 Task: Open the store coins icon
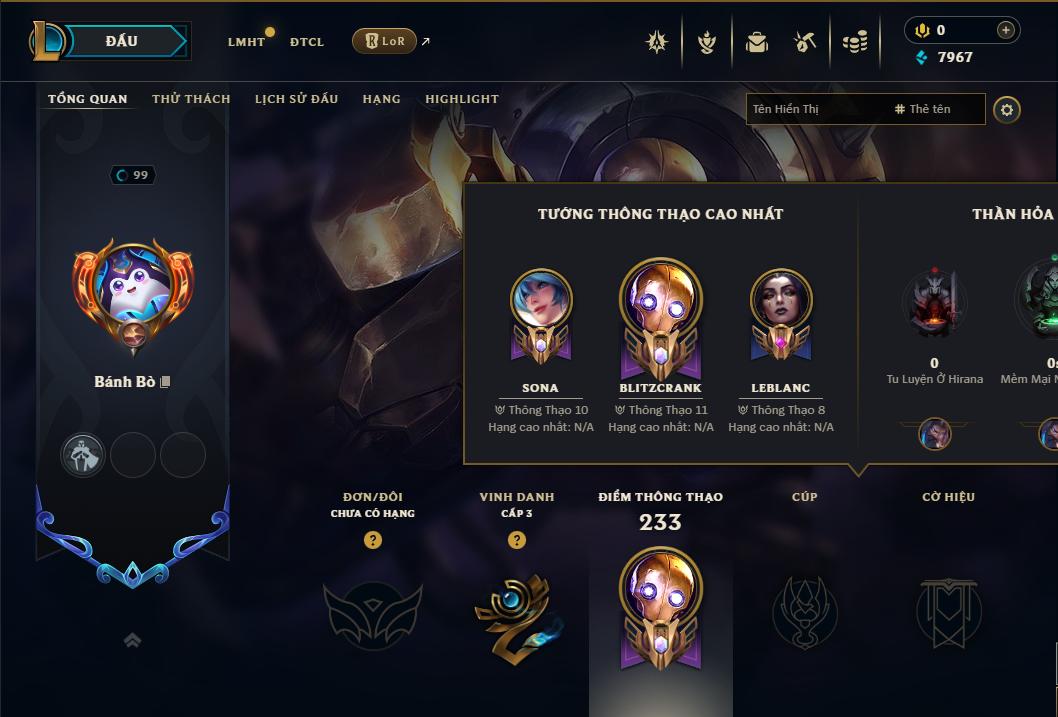[x=854, y=42]
